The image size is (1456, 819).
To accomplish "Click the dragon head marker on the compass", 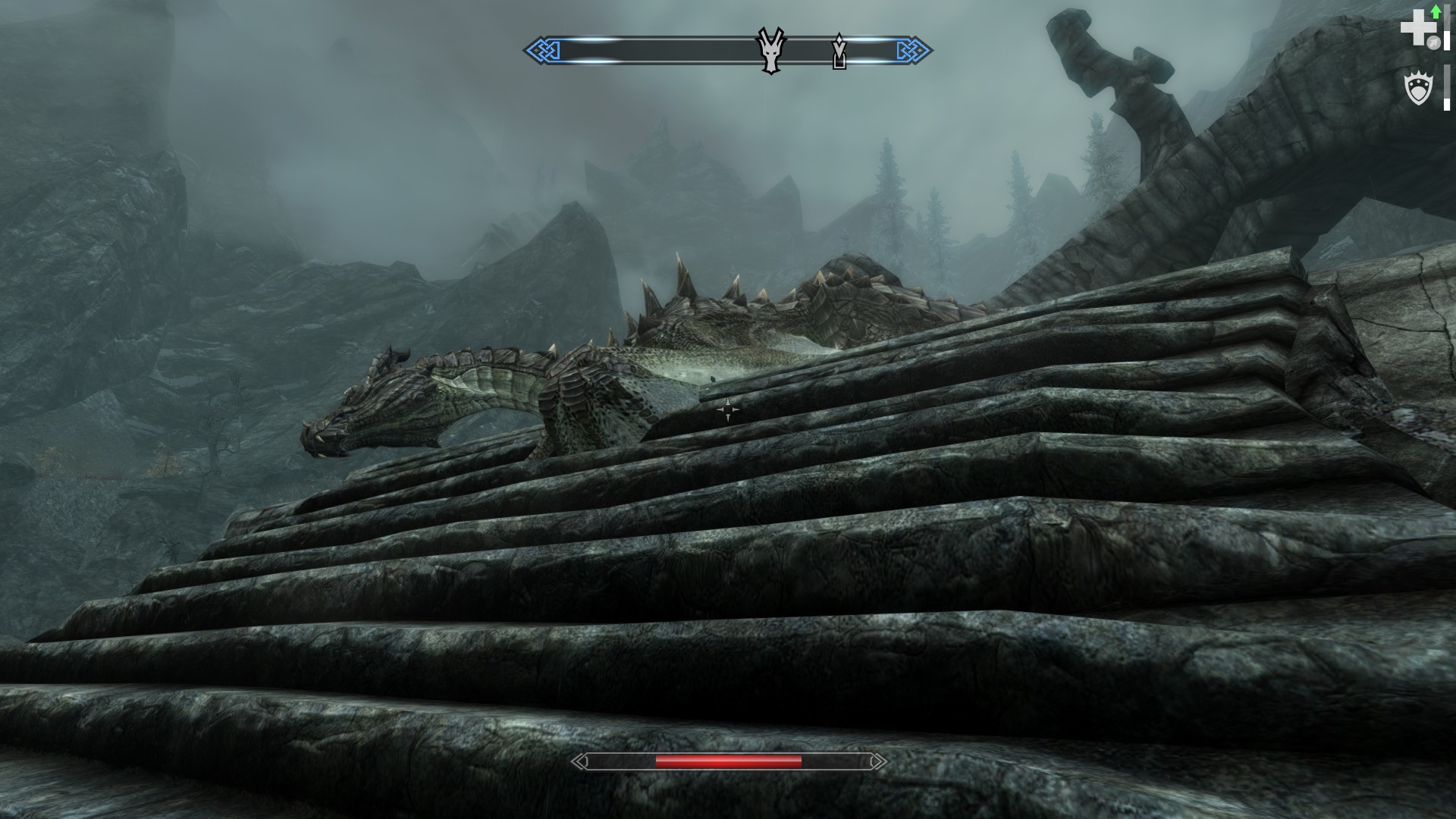I will (770, 51).
